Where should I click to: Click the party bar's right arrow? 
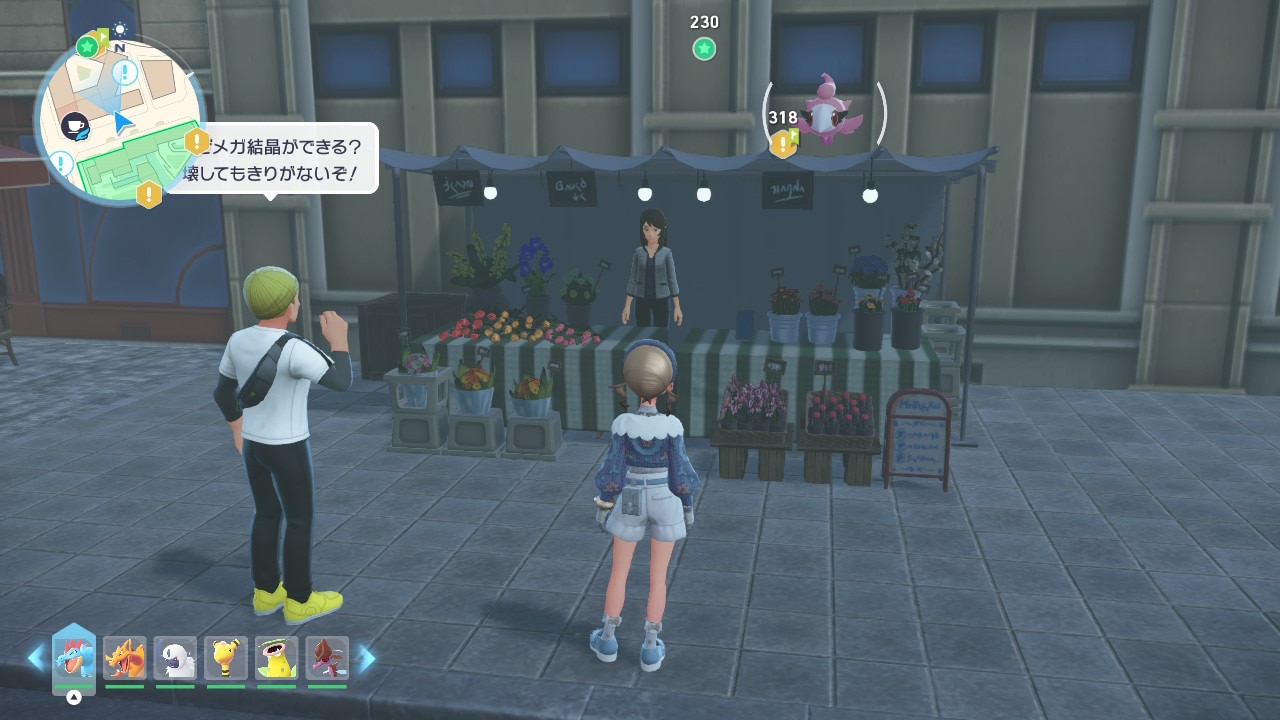point(367,658)
